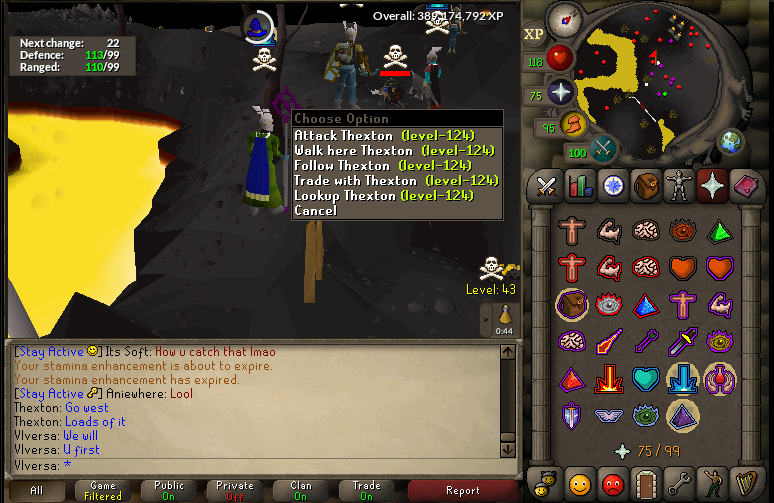The image size is (774, 503).
Task: Toggle the Private chat filter tab
Action: click(x=235, y=491)
